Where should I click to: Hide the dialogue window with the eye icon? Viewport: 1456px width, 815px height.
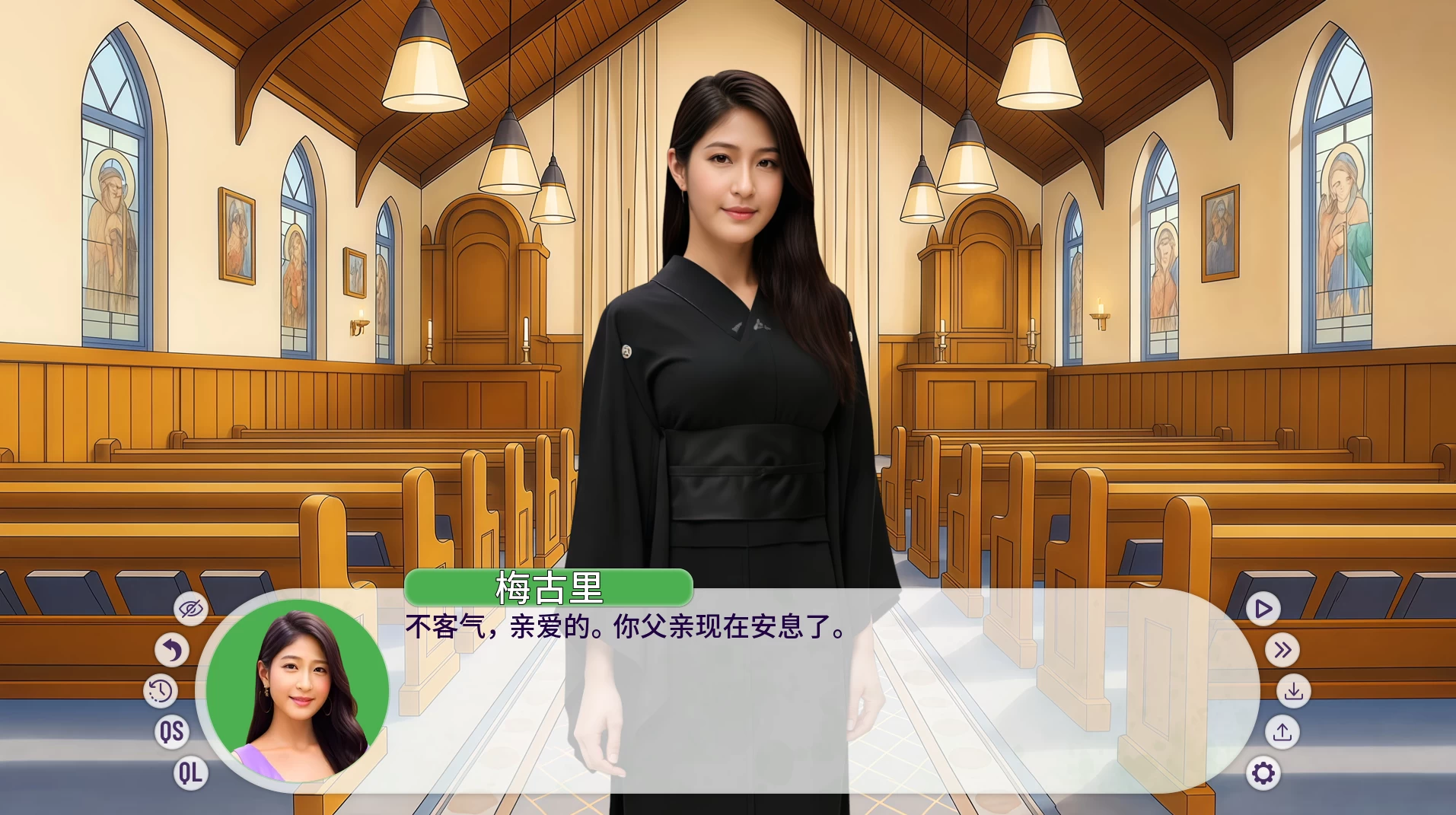tap(190, 608)
